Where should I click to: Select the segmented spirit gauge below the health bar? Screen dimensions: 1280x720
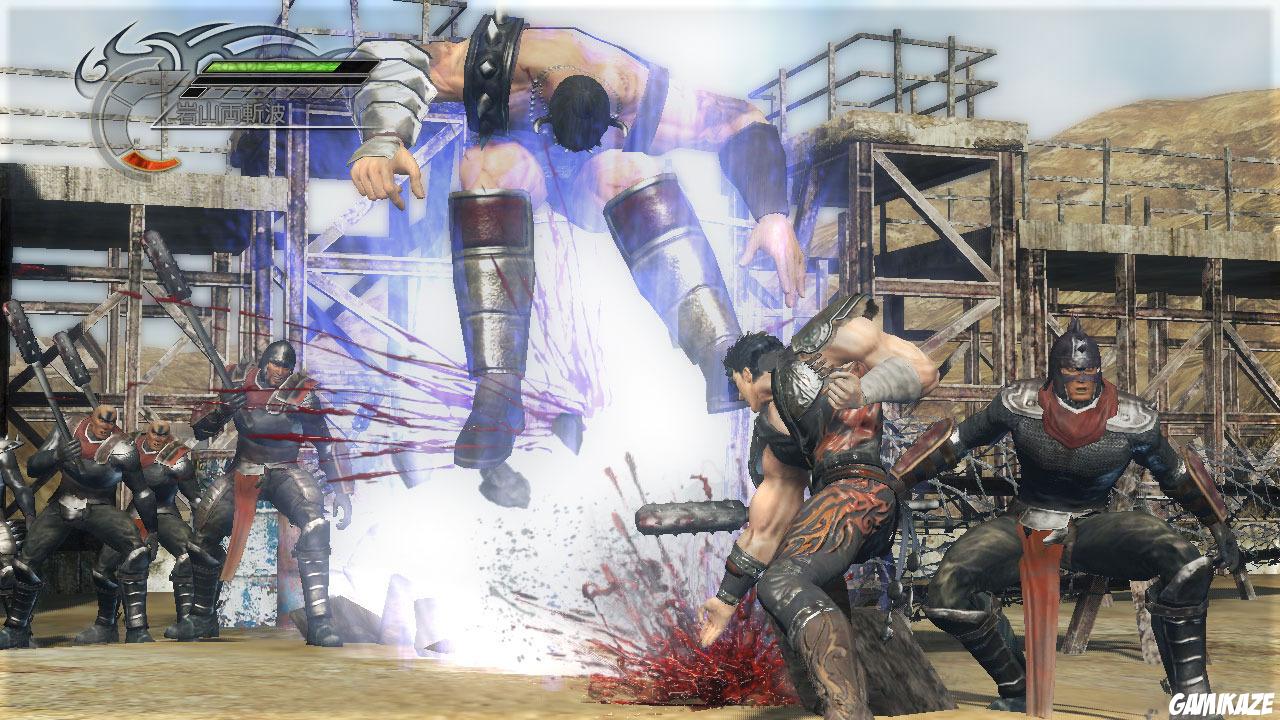click(x=268, y=92)
